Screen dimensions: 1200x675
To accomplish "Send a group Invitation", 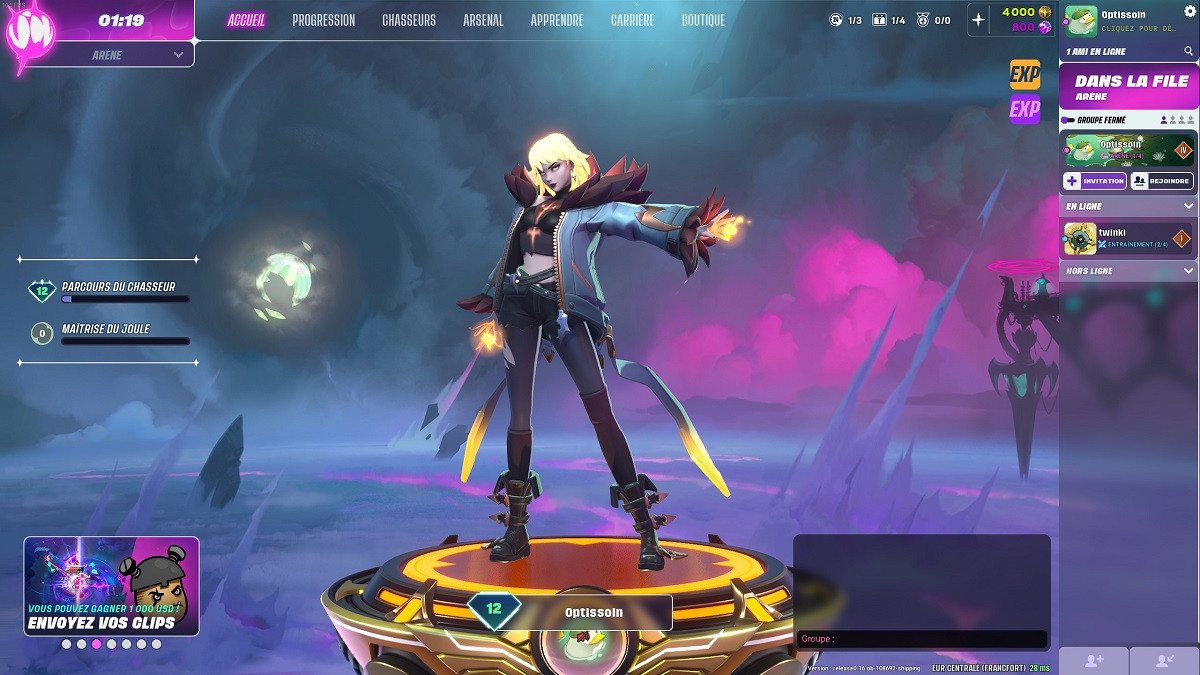I will (1094, 181).
